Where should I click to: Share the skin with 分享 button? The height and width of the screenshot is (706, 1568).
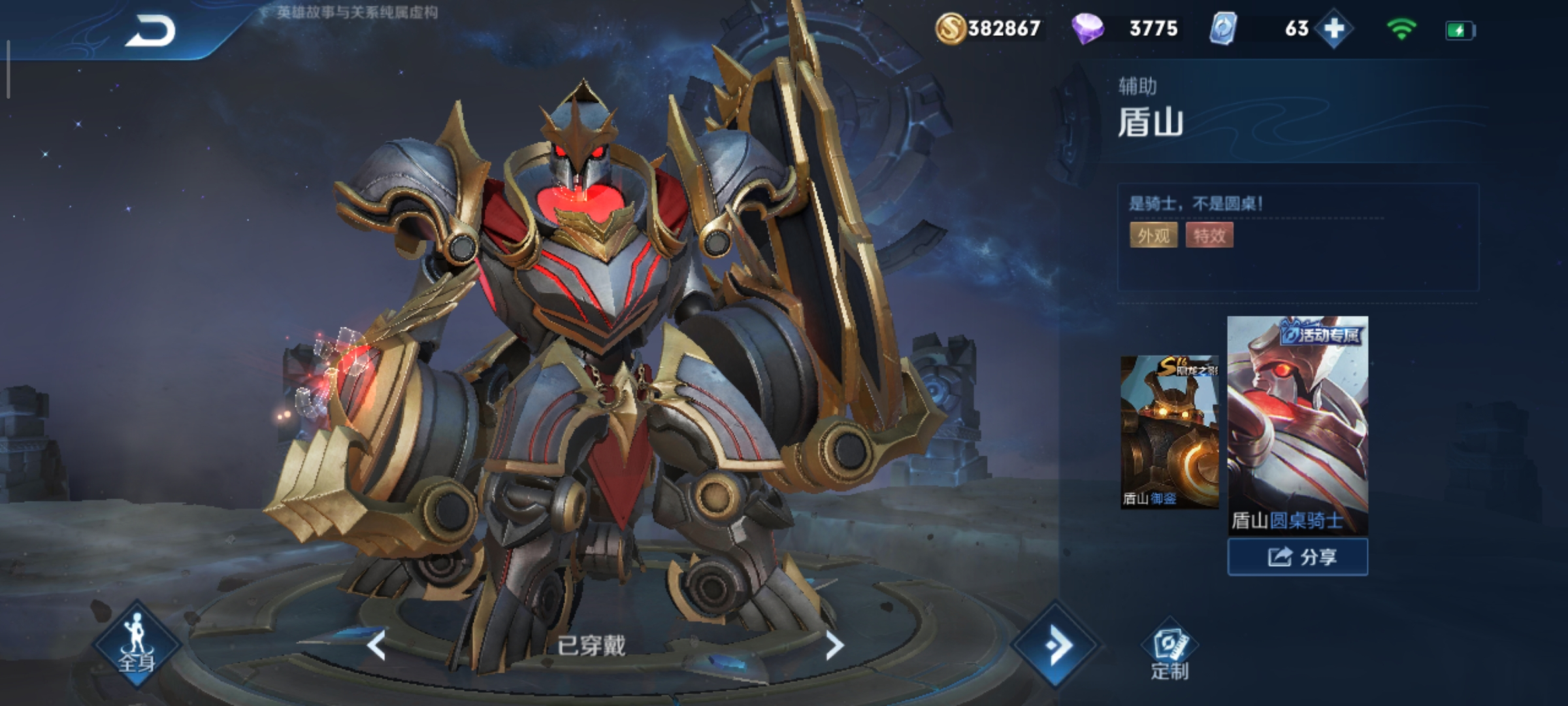[x=1298, y=557]
